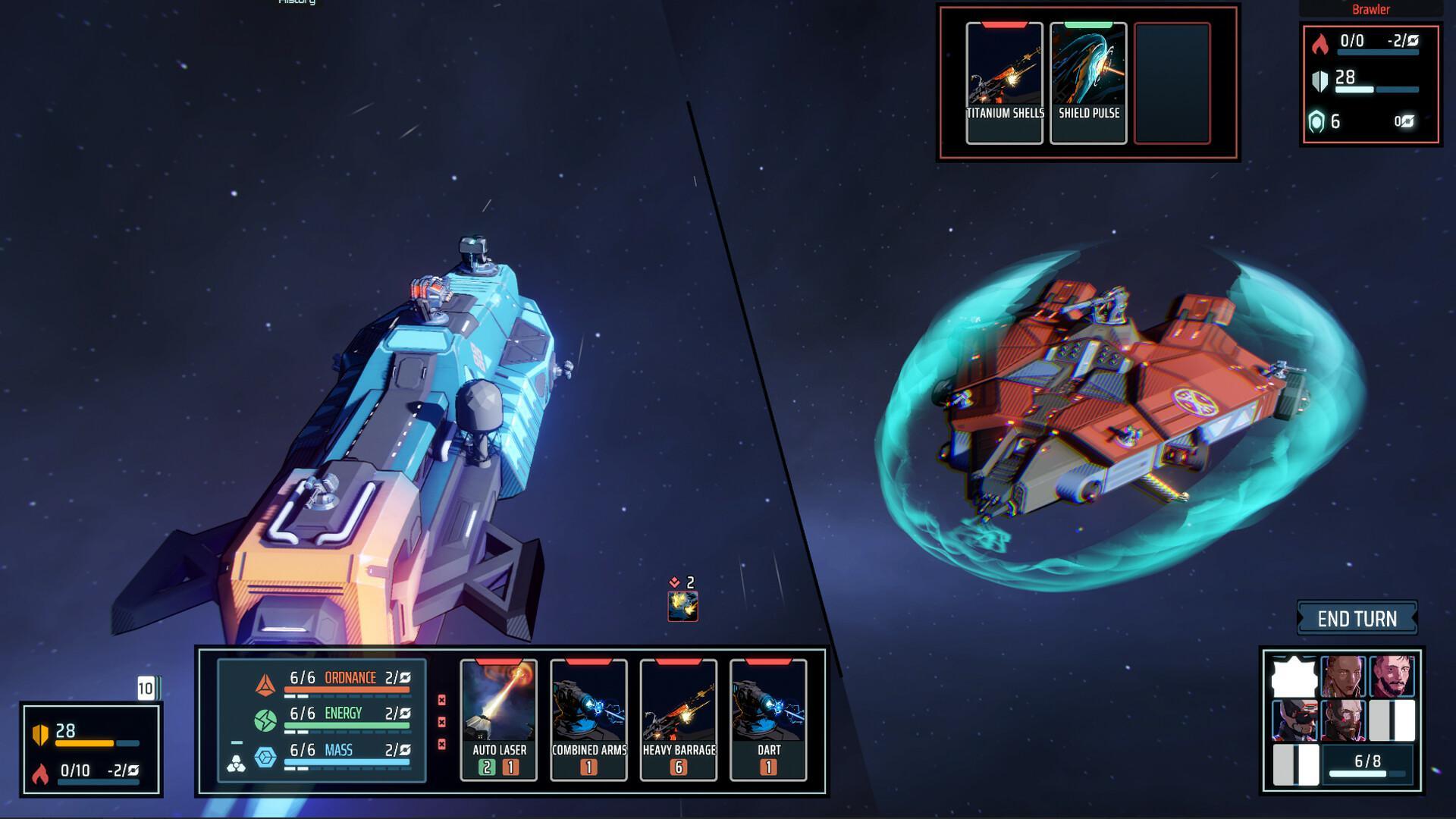The image size is (1456, 819).
Task: Select the bald bearded cyborg crew portrait
Action: click(x=1343, y=720)
